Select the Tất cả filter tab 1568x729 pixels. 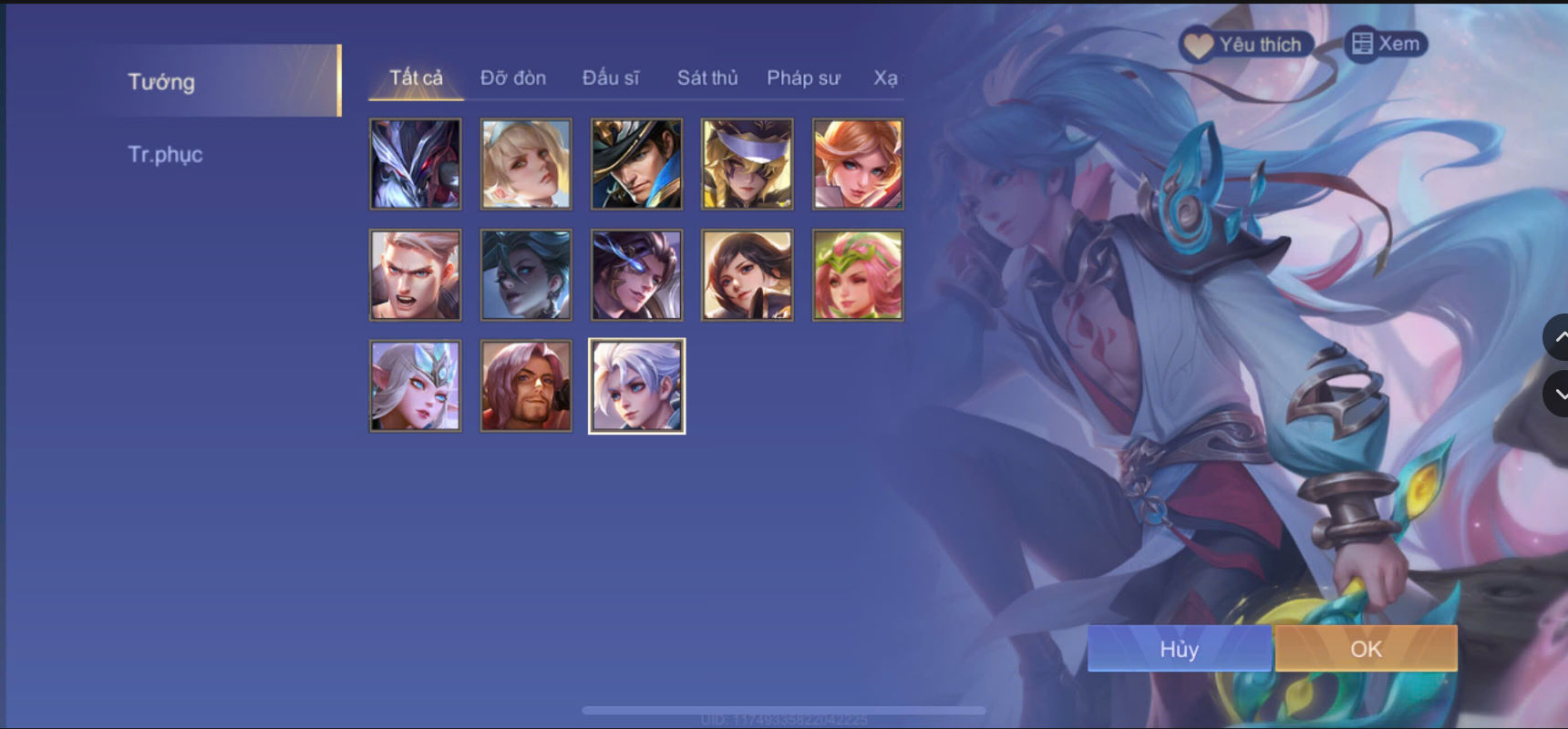pos(415,78)
